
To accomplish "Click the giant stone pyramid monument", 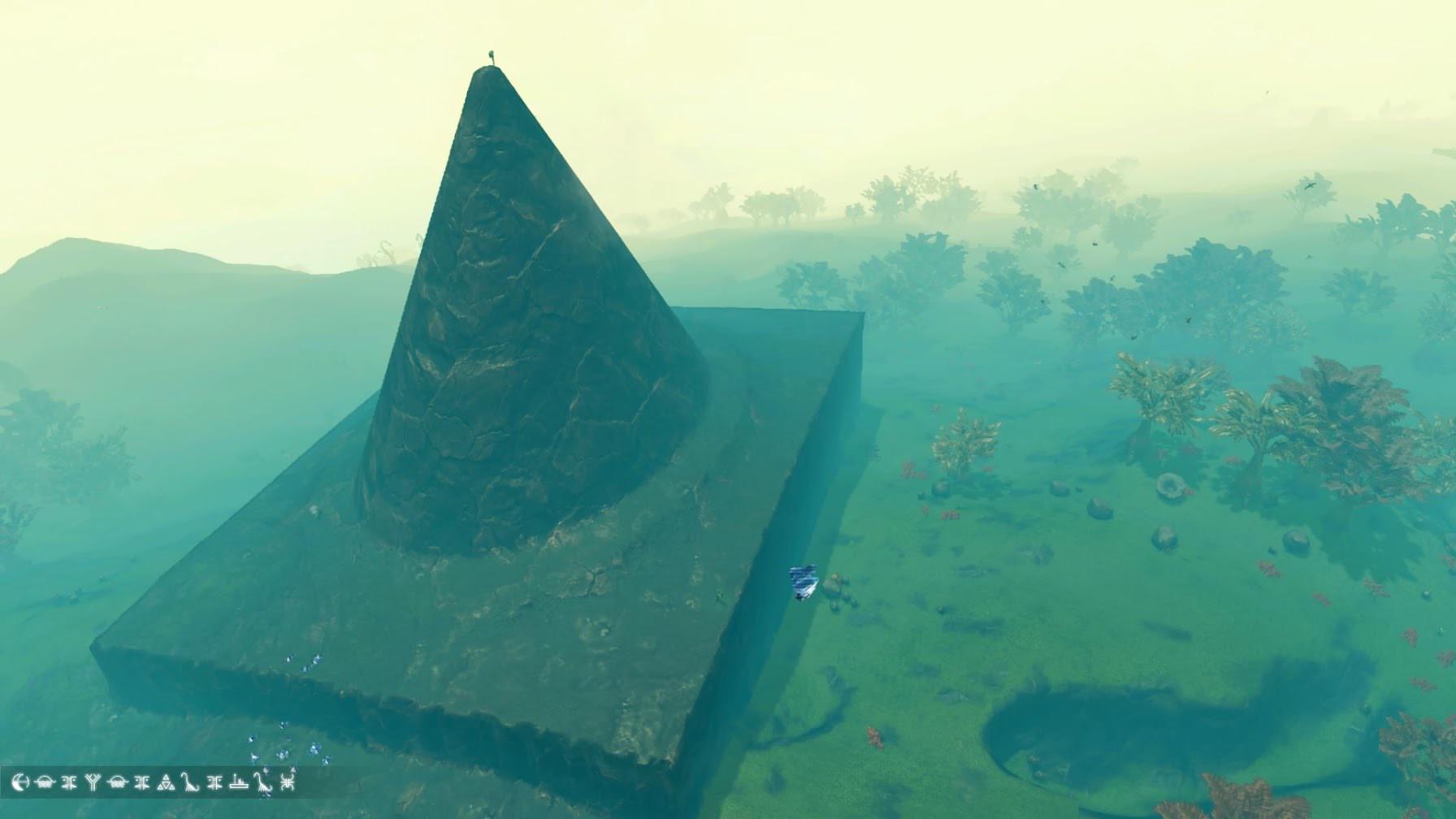I will pyautogui.click(x=504, y=366).
